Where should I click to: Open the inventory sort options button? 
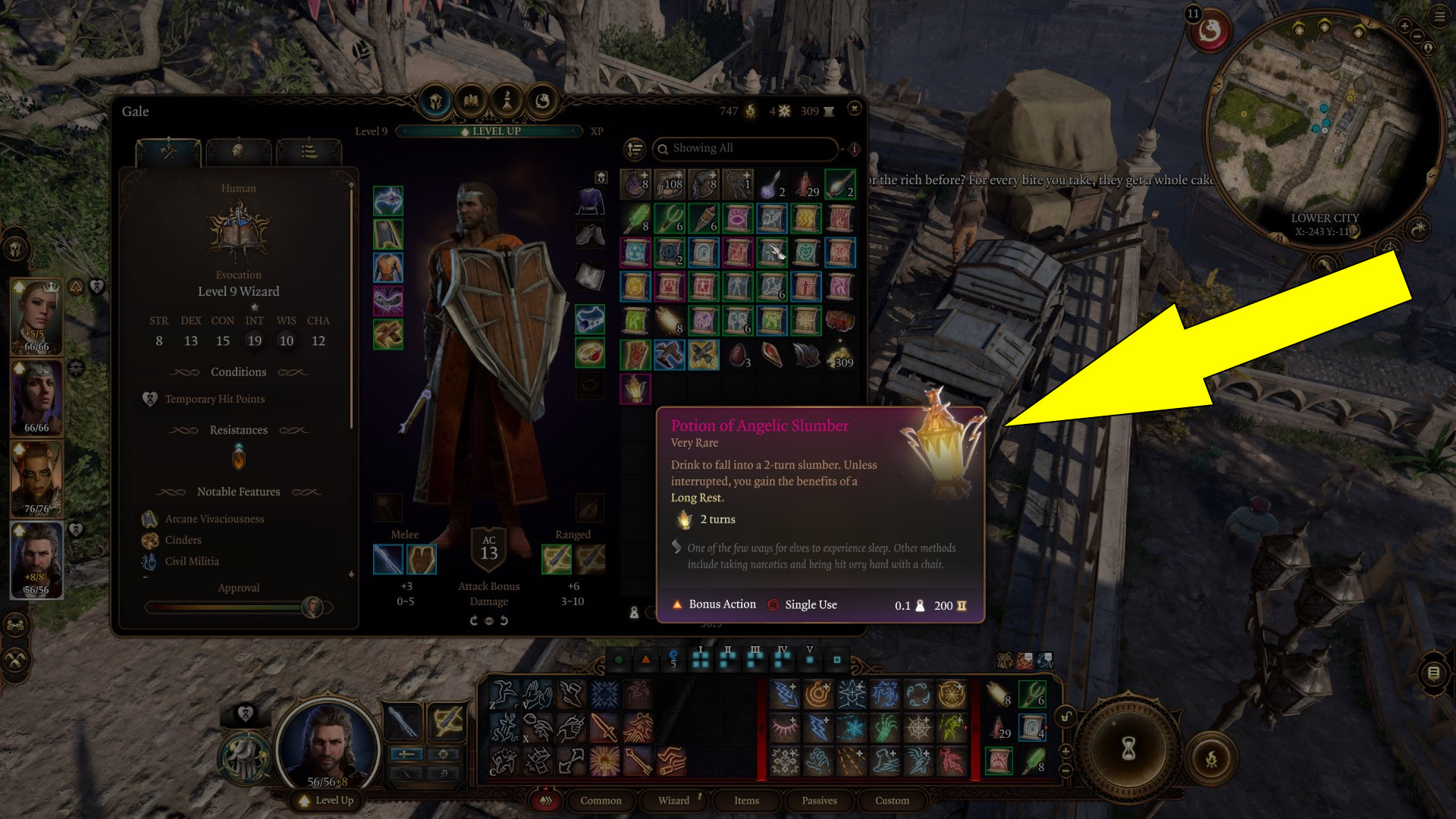(635, 149)
